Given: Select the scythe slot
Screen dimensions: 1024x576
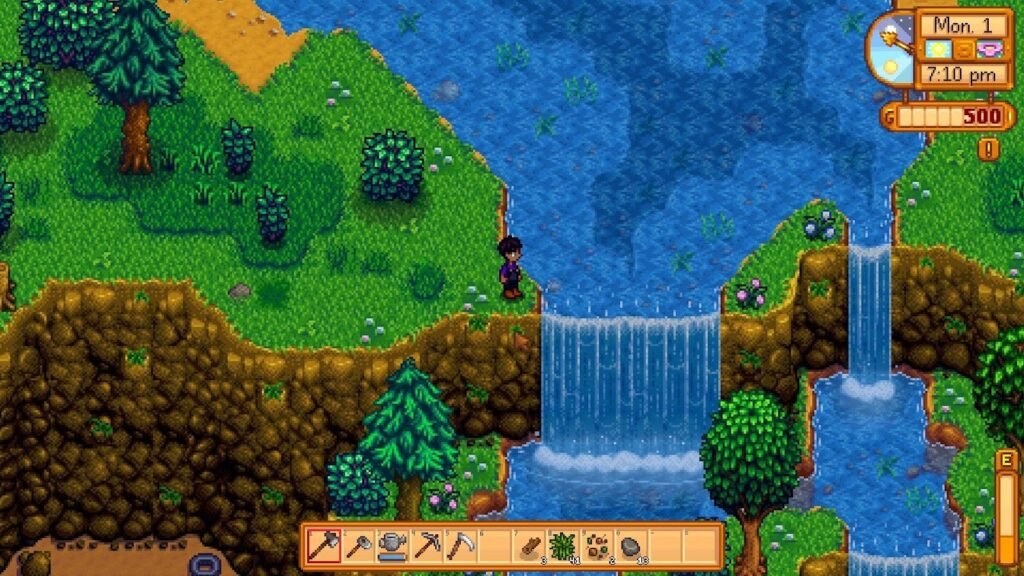Looking at the screenshot, I should coord(461,546).
